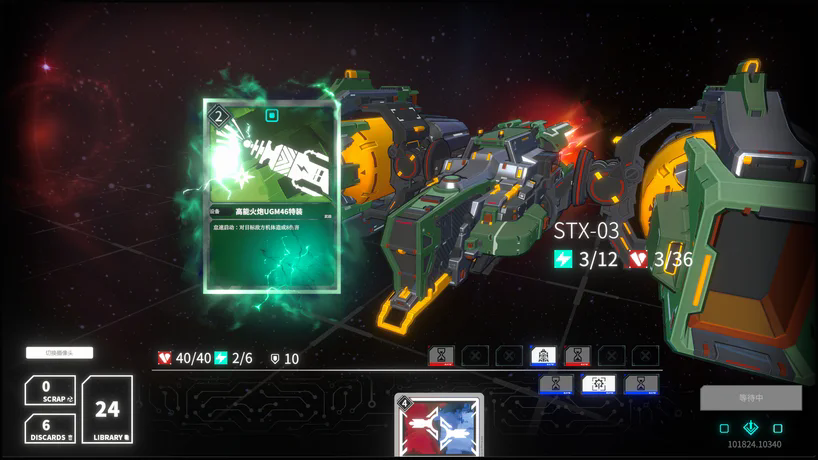This screenshot has height=460, width=818.
Task: Select the white gear module slot
Action: tap(599, 384)
